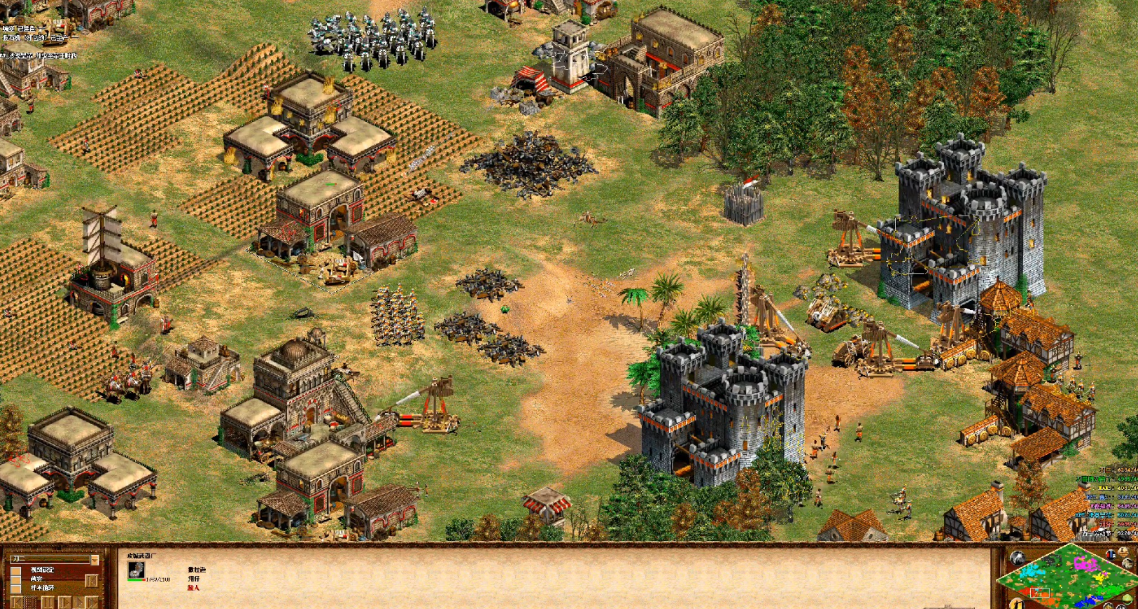Toggle the view lock checkbox
Screen dimensions: 1138x609
[x=15, y=570]
